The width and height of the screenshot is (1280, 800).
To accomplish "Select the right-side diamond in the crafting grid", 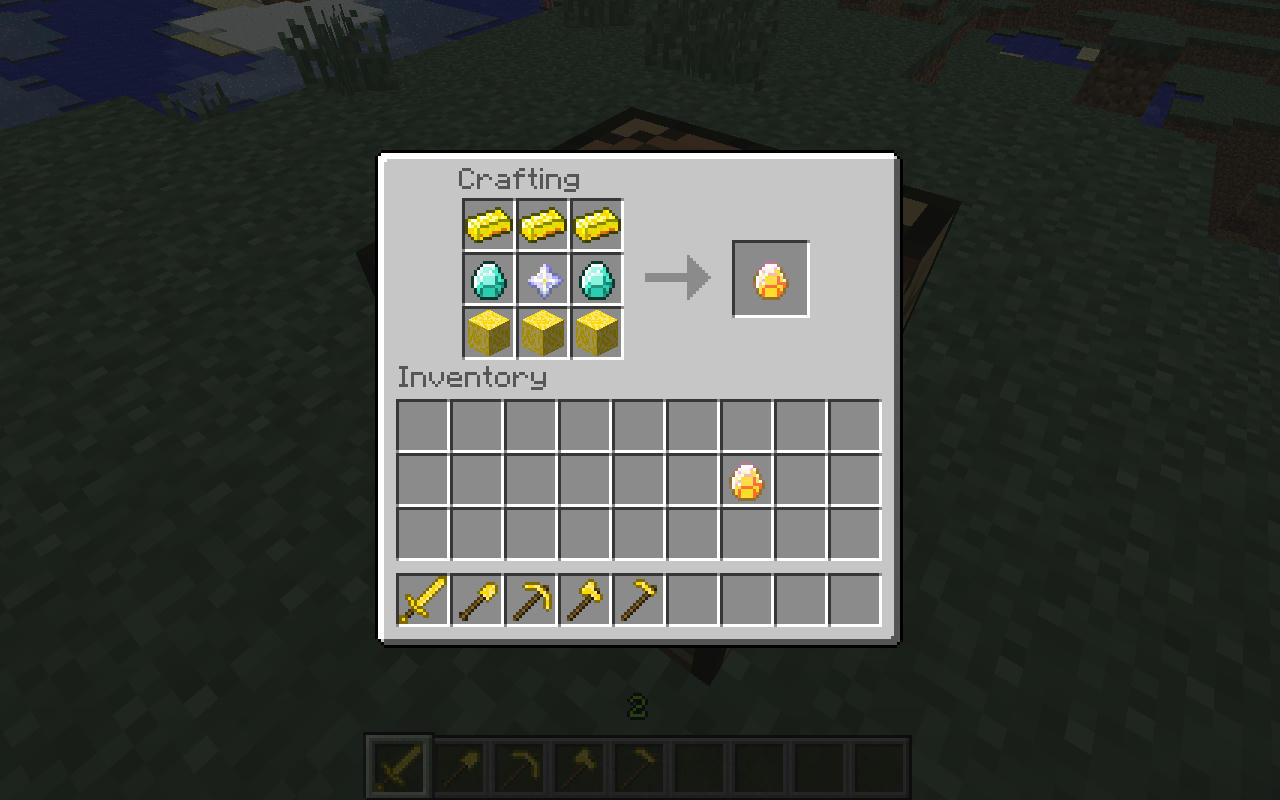I will click(596, 279).
